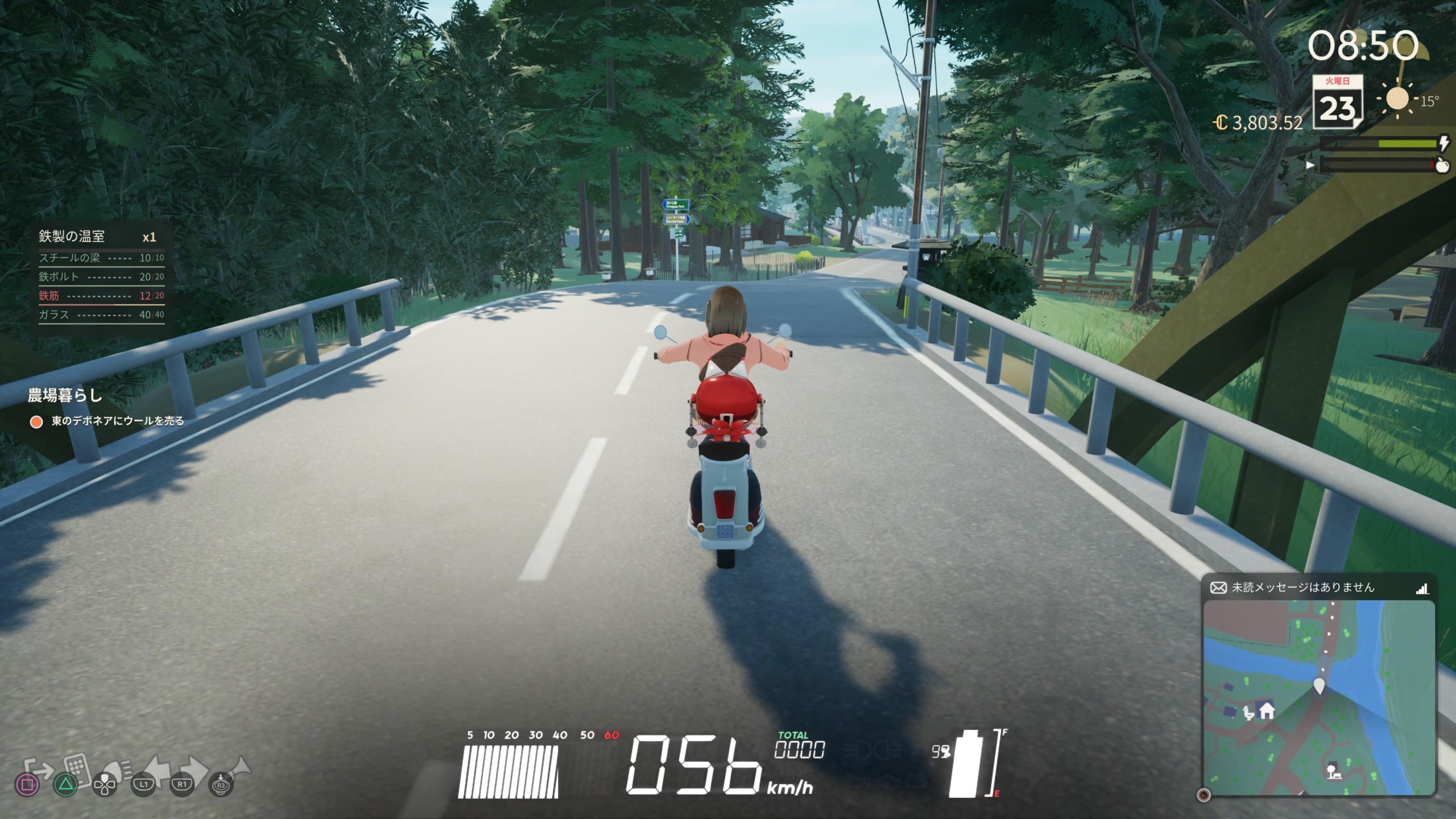Activate the right turn signal arrow
Image resolution: width=1456 pixels, height=819 pixels.
click(192, 768)
